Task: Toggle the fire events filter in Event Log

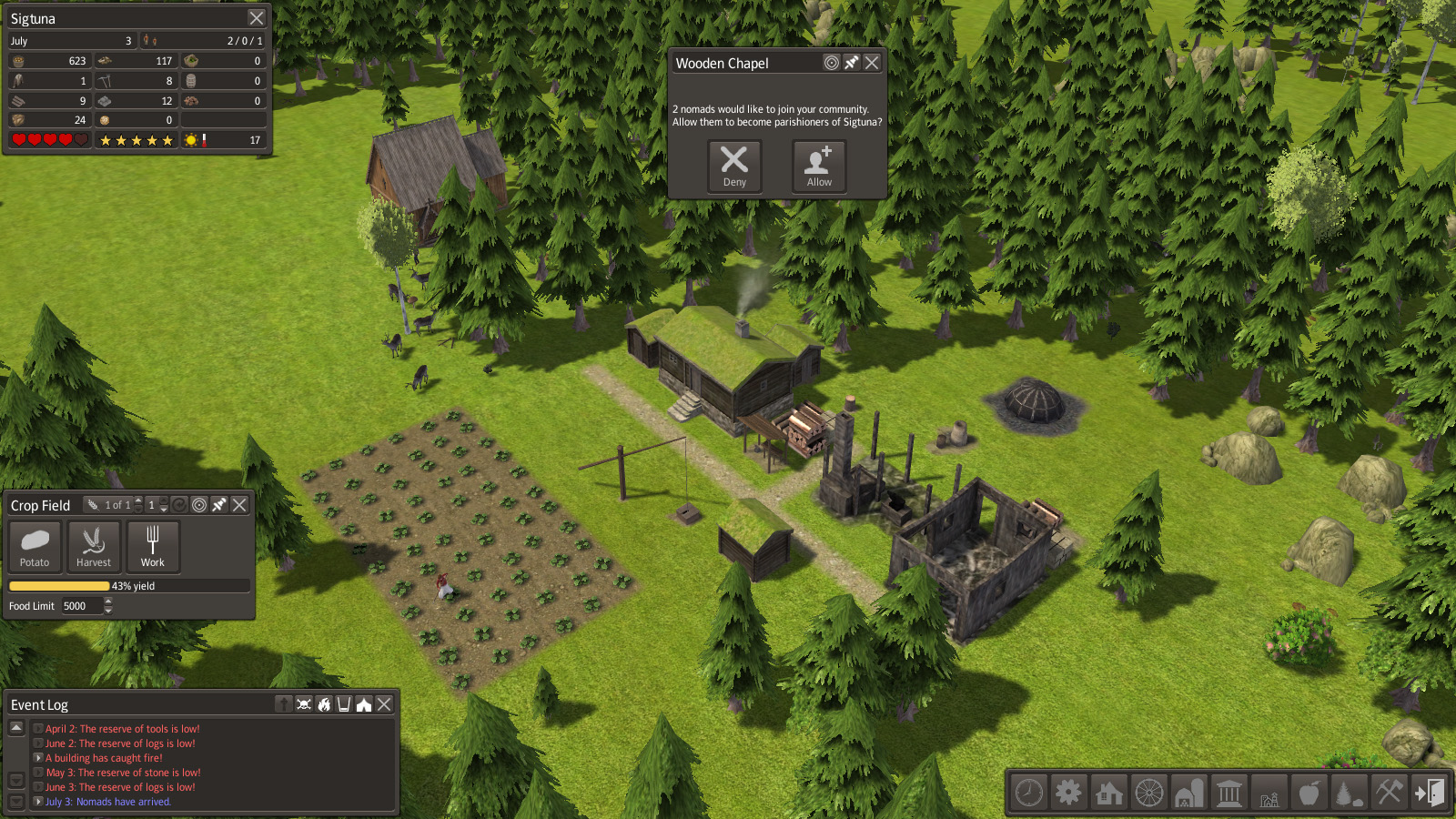Action: coord(324,704)
